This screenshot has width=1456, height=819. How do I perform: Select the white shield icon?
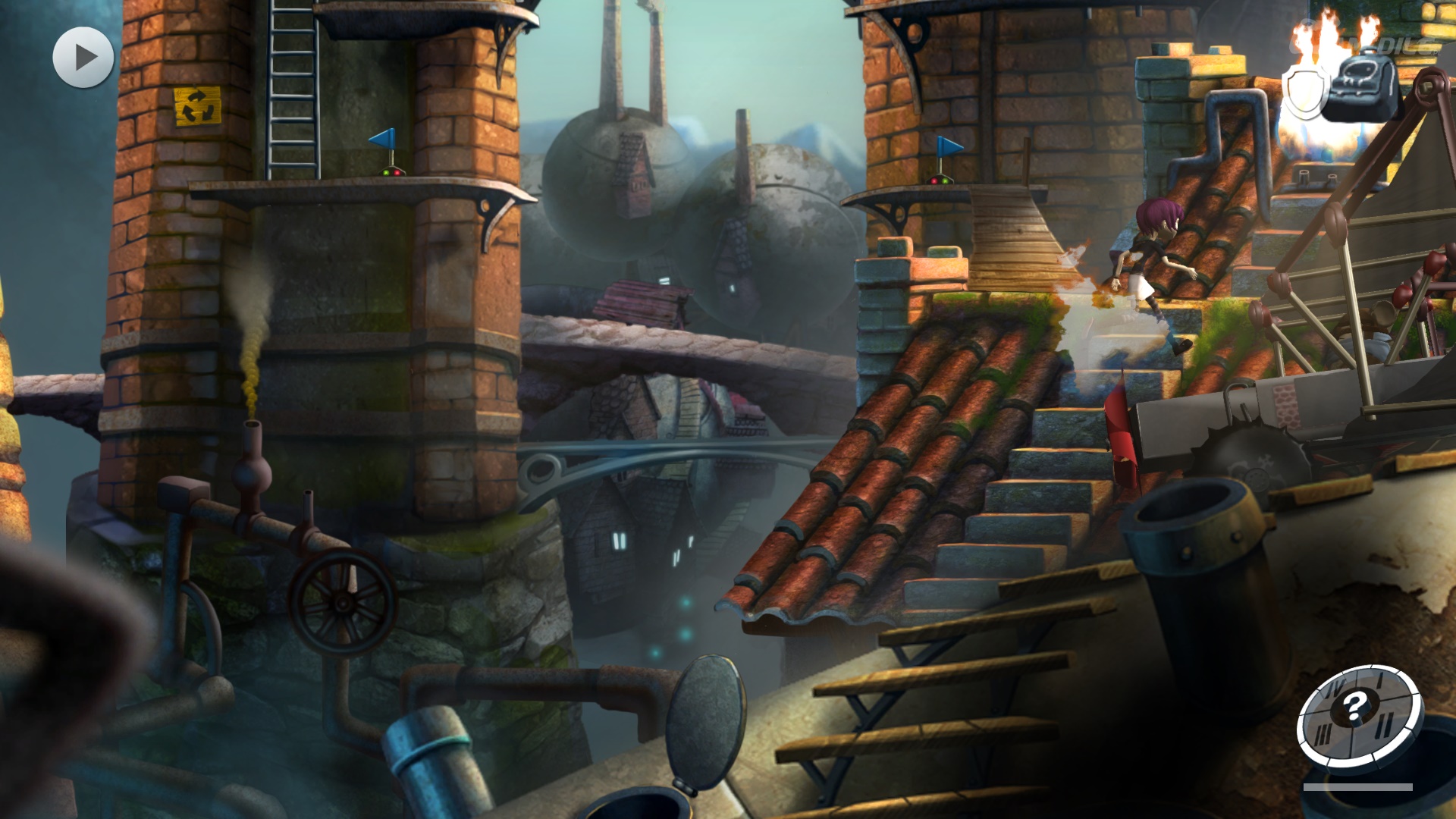tap(1304, 90)
